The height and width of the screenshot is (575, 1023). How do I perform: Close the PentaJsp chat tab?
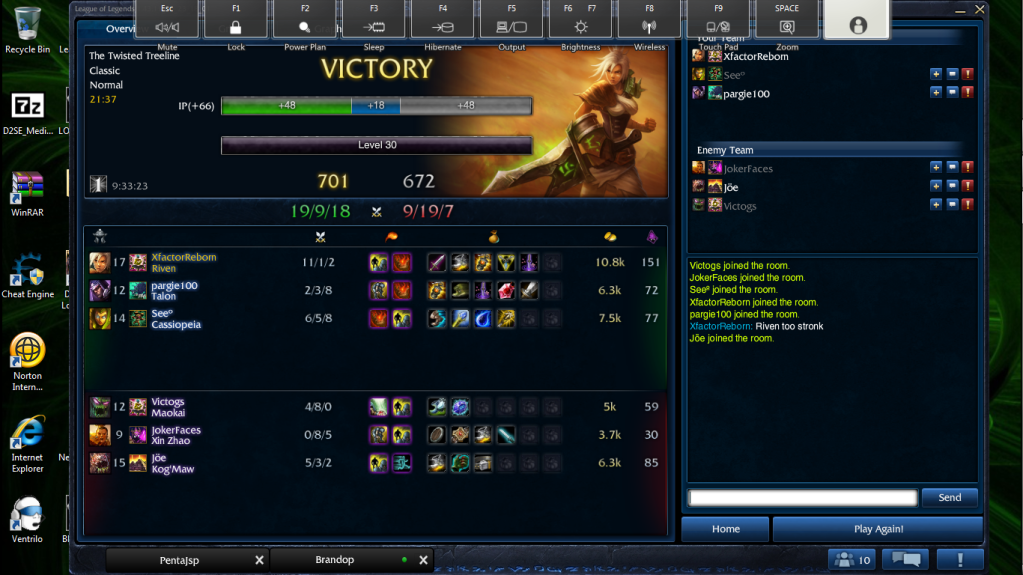pos(259,560)
